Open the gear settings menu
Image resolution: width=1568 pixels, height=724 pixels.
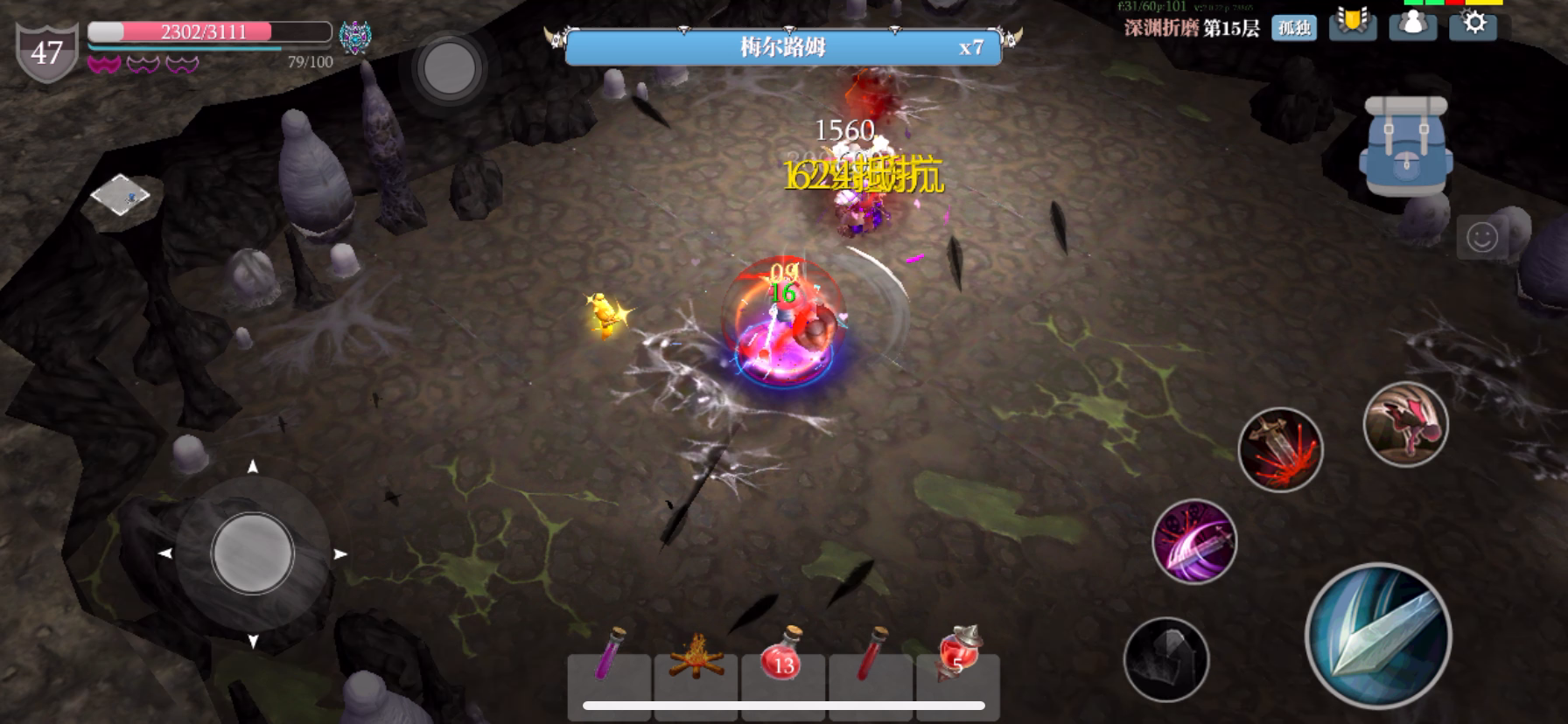(1473, 24)
